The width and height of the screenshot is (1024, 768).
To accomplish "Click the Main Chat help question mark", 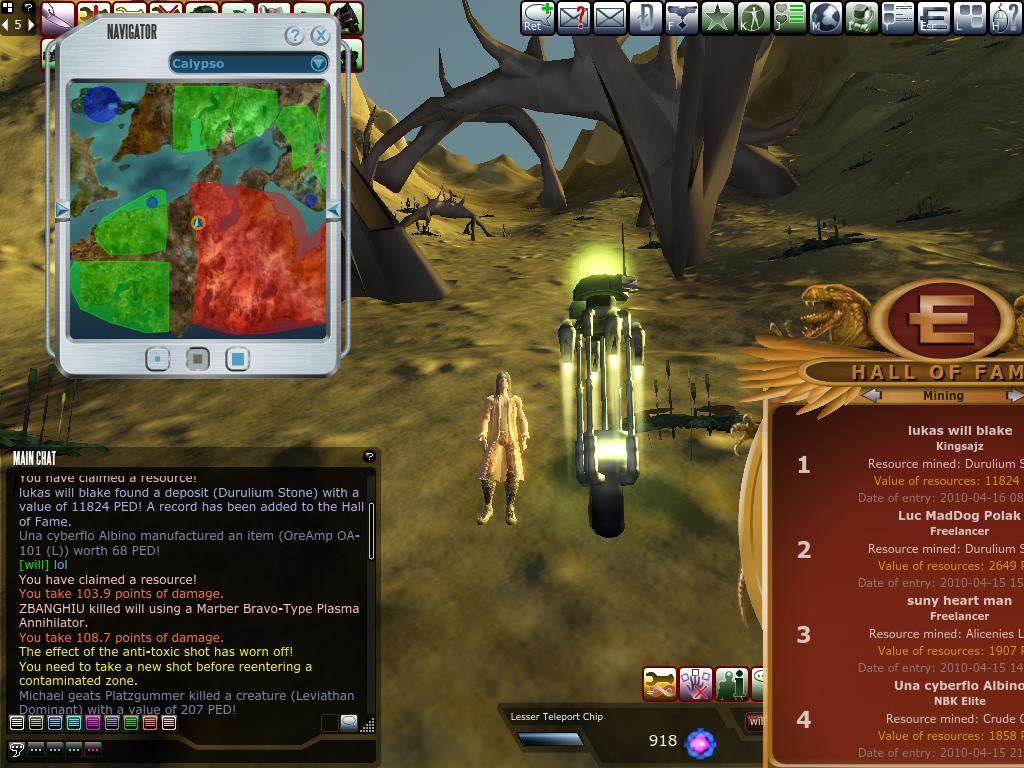I will (x=369, y=457).
